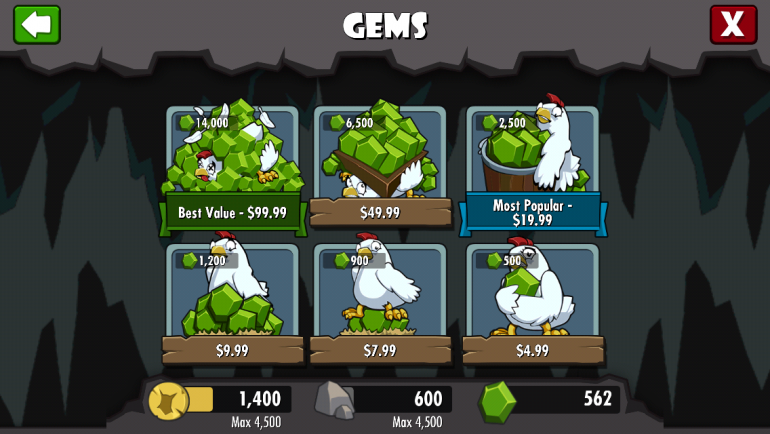The image size is (770, 434).
Task: Close the Gems shop with the red X
Action: tap(733, 24)
